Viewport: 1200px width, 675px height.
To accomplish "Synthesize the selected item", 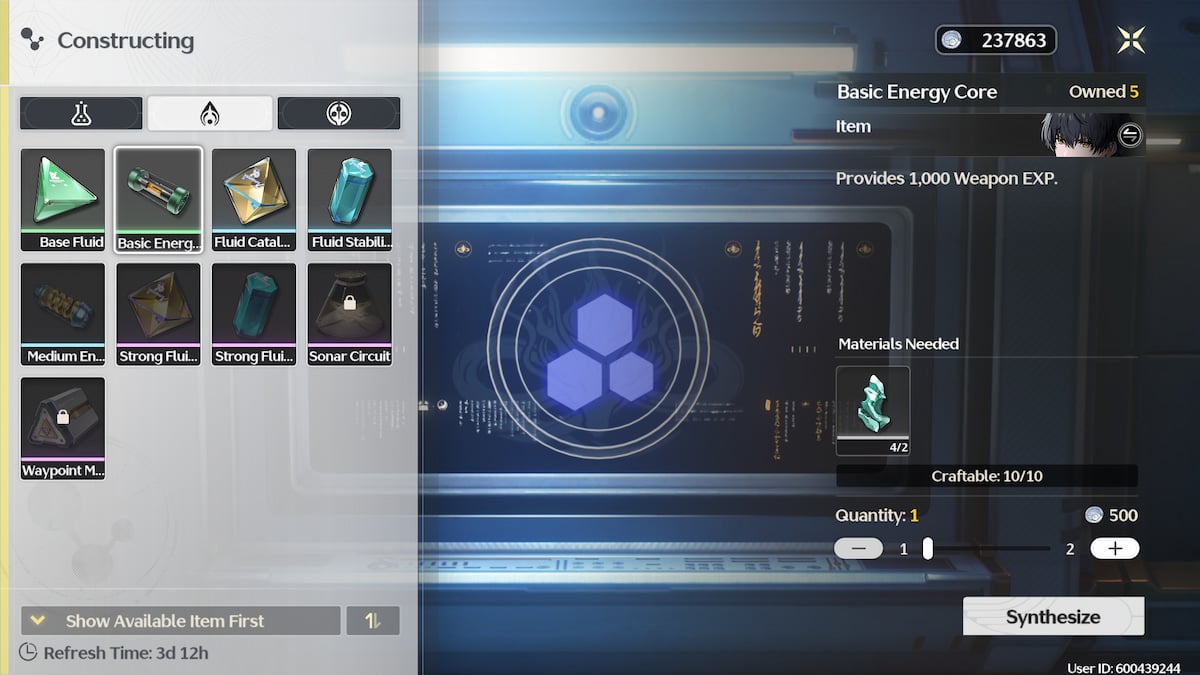I will point(1053,617).
